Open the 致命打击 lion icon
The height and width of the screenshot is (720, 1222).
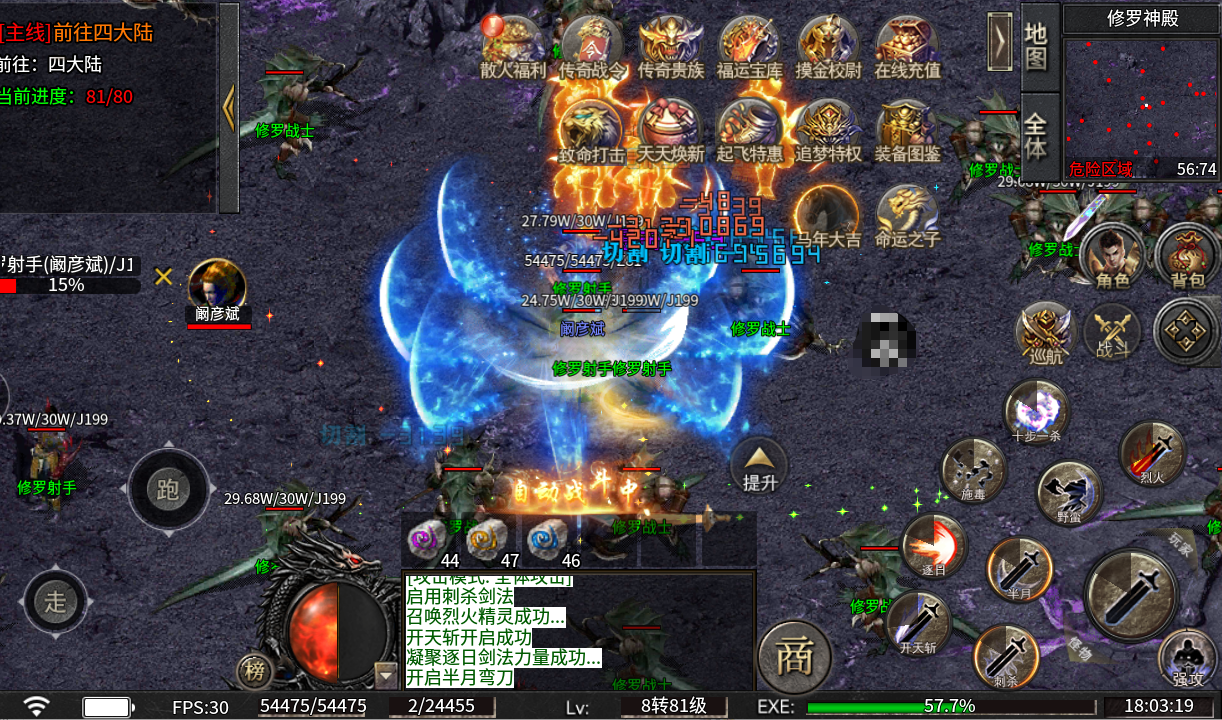(x=591, y=128)
